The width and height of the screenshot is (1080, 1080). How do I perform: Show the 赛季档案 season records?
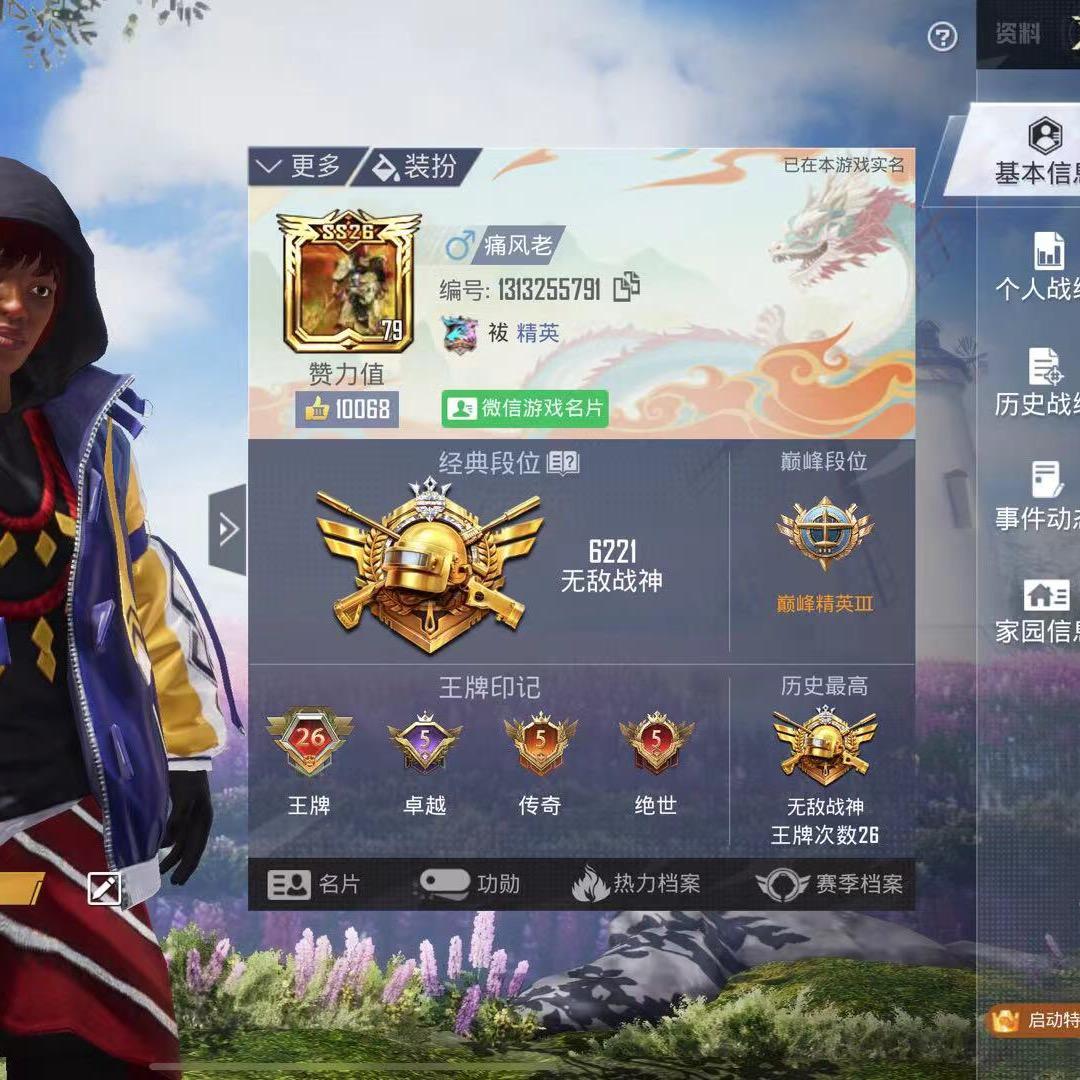coord(830,884)
